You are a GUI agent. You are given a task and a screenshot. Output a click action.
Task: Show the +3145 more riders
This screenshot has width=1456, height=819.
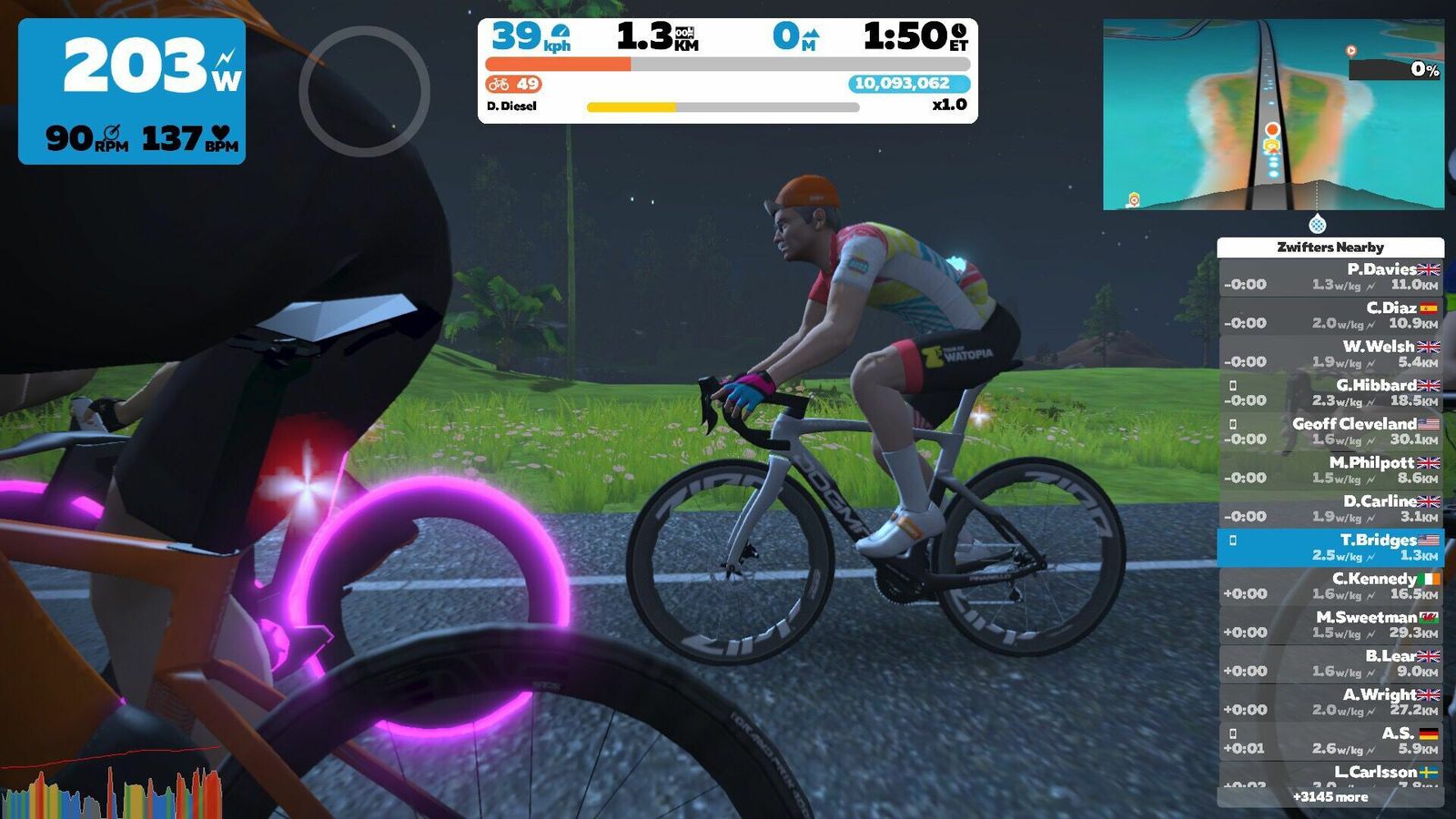click(x=1330, y=797)
